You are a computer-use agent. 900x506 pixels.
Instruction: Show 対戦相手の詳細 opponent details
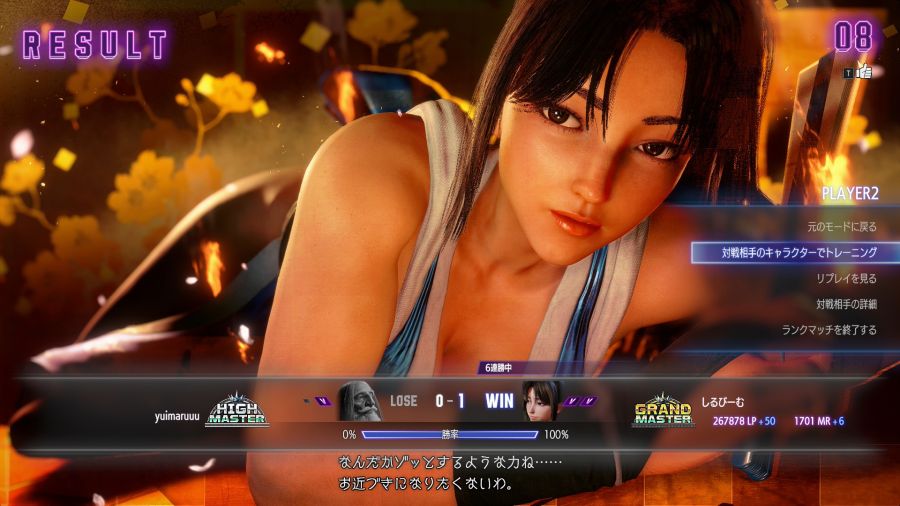point(845,303)
